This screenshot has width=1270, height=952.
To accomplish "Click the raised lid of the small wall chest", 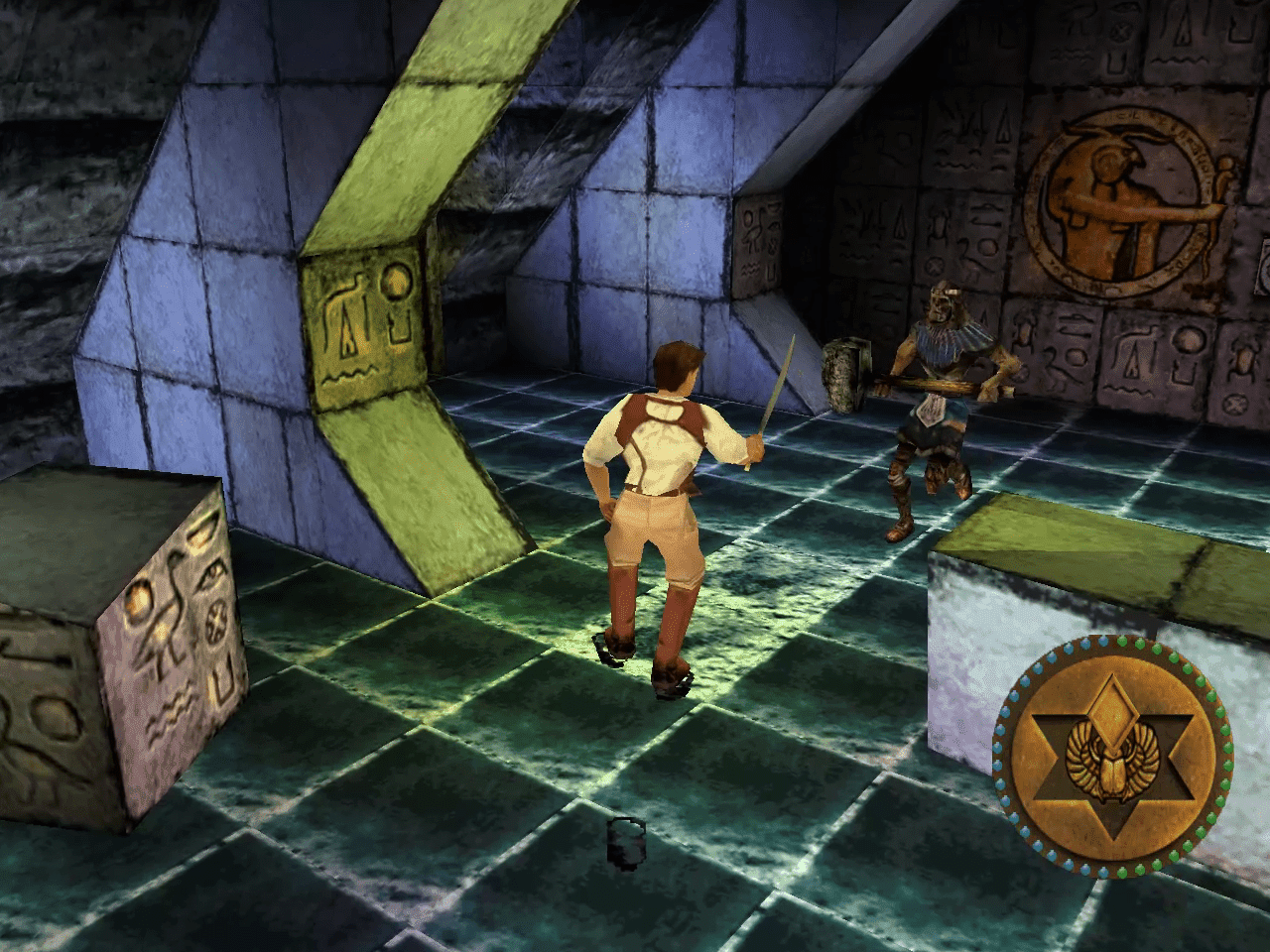I will (x=845, y=344).
